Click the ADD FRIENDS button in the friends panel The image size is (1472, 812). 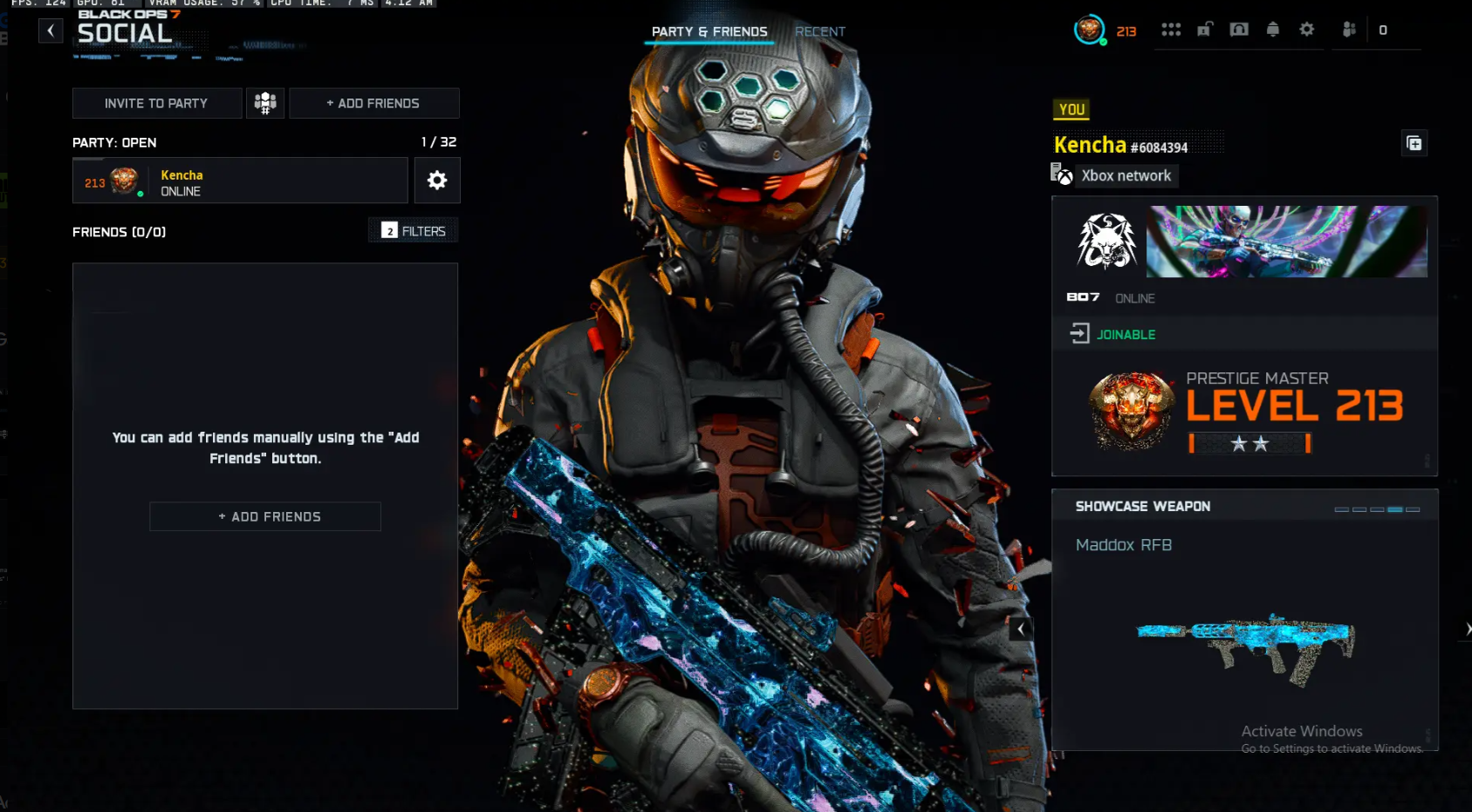point(264,516)
